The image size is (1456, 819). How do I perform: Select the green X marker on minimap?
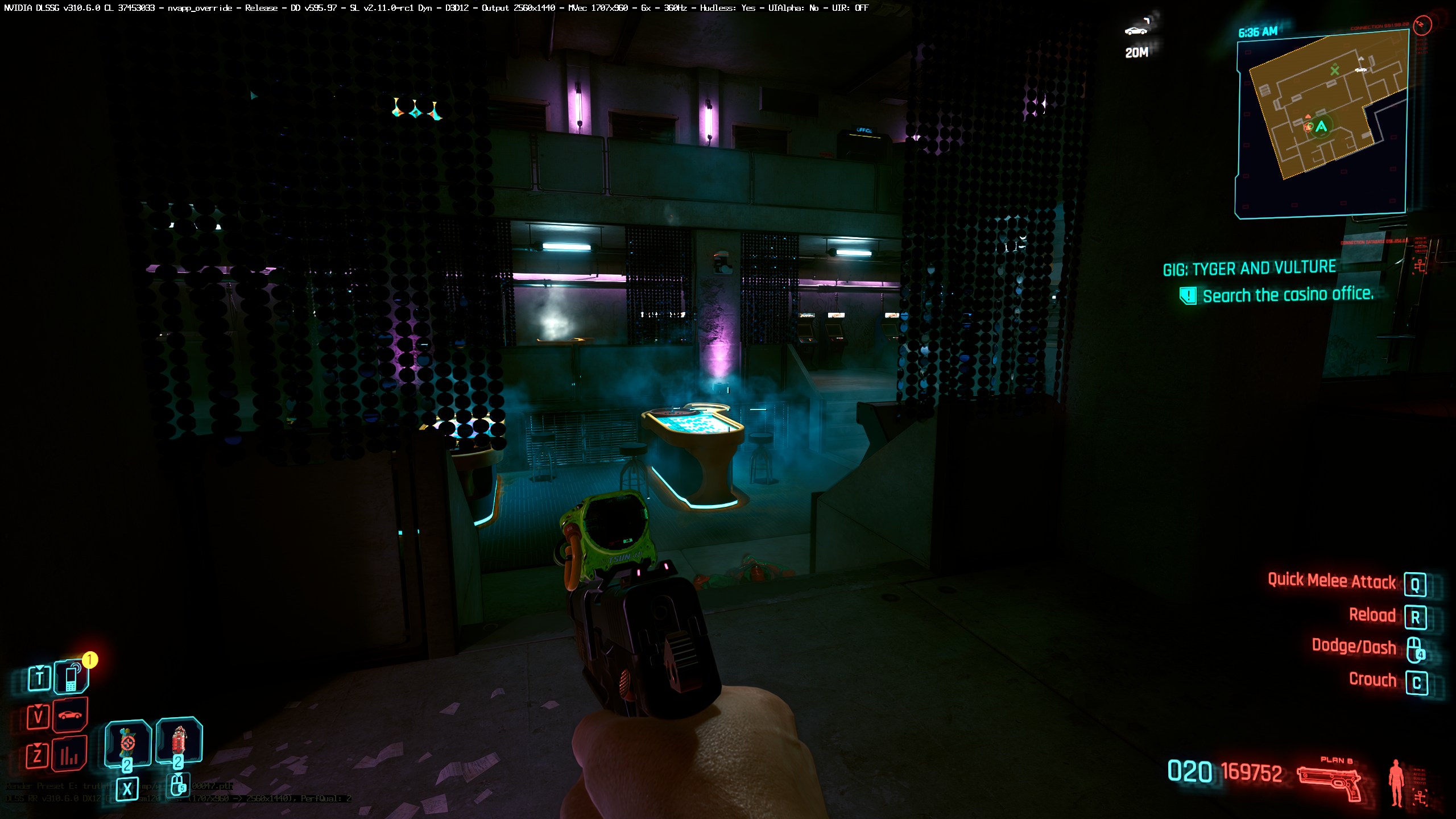(x=1334, y=71)
